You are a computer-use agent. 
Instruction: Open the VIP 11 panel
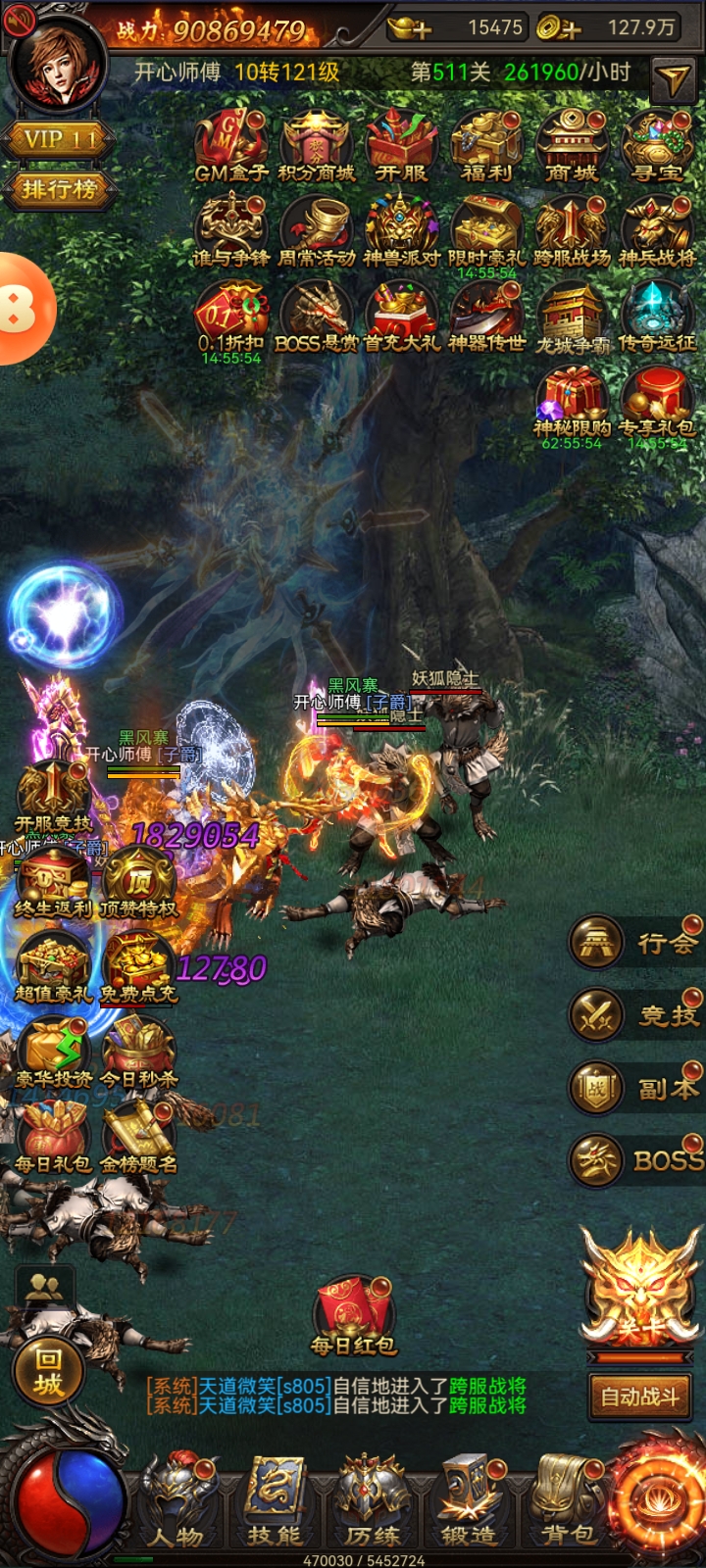[59, 140]
